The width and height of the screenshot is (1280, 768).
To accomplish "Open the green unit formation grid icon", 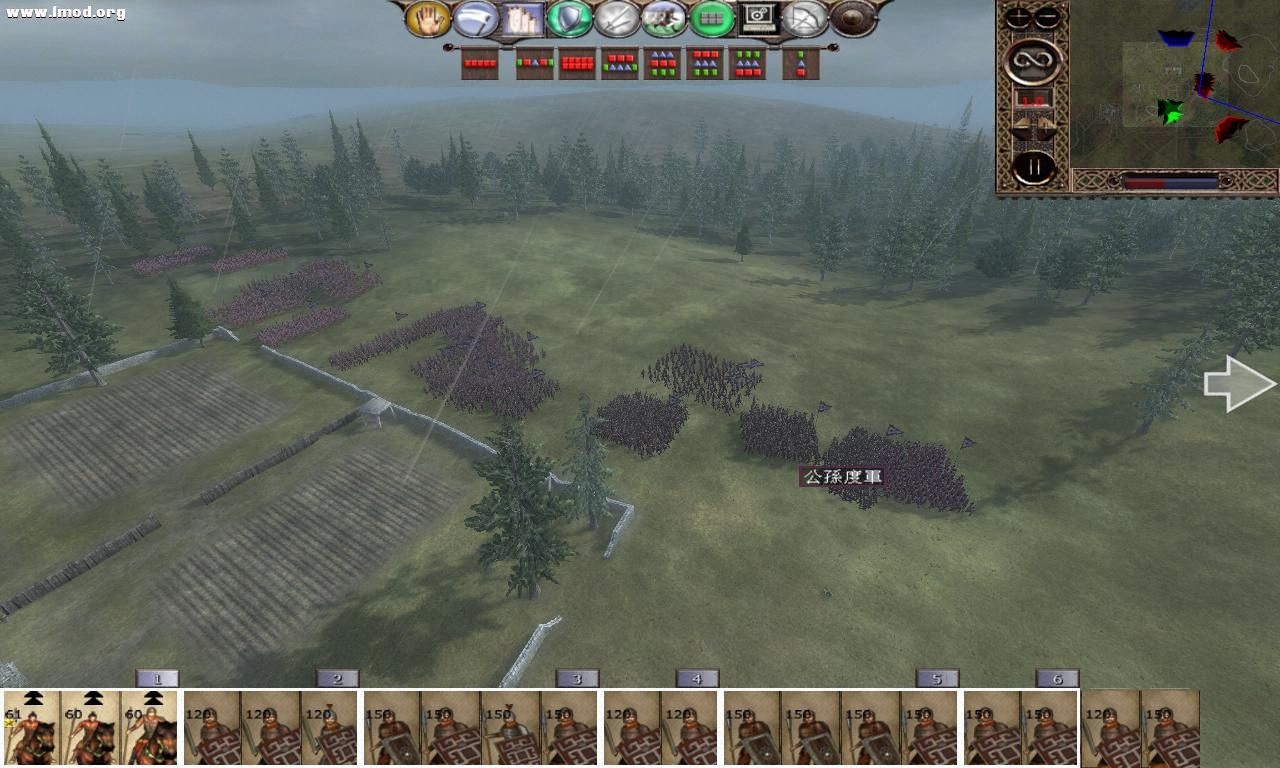I will [711, 18].
